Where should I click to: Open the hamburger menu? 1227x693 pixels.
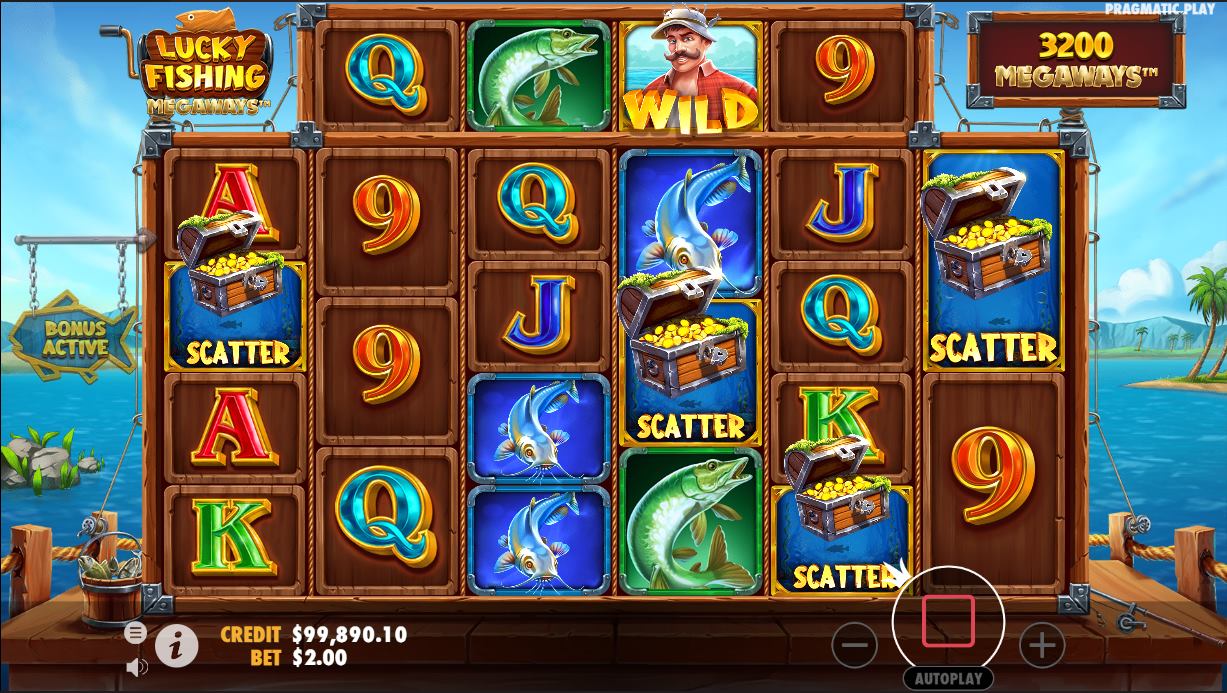pos(135,632)
